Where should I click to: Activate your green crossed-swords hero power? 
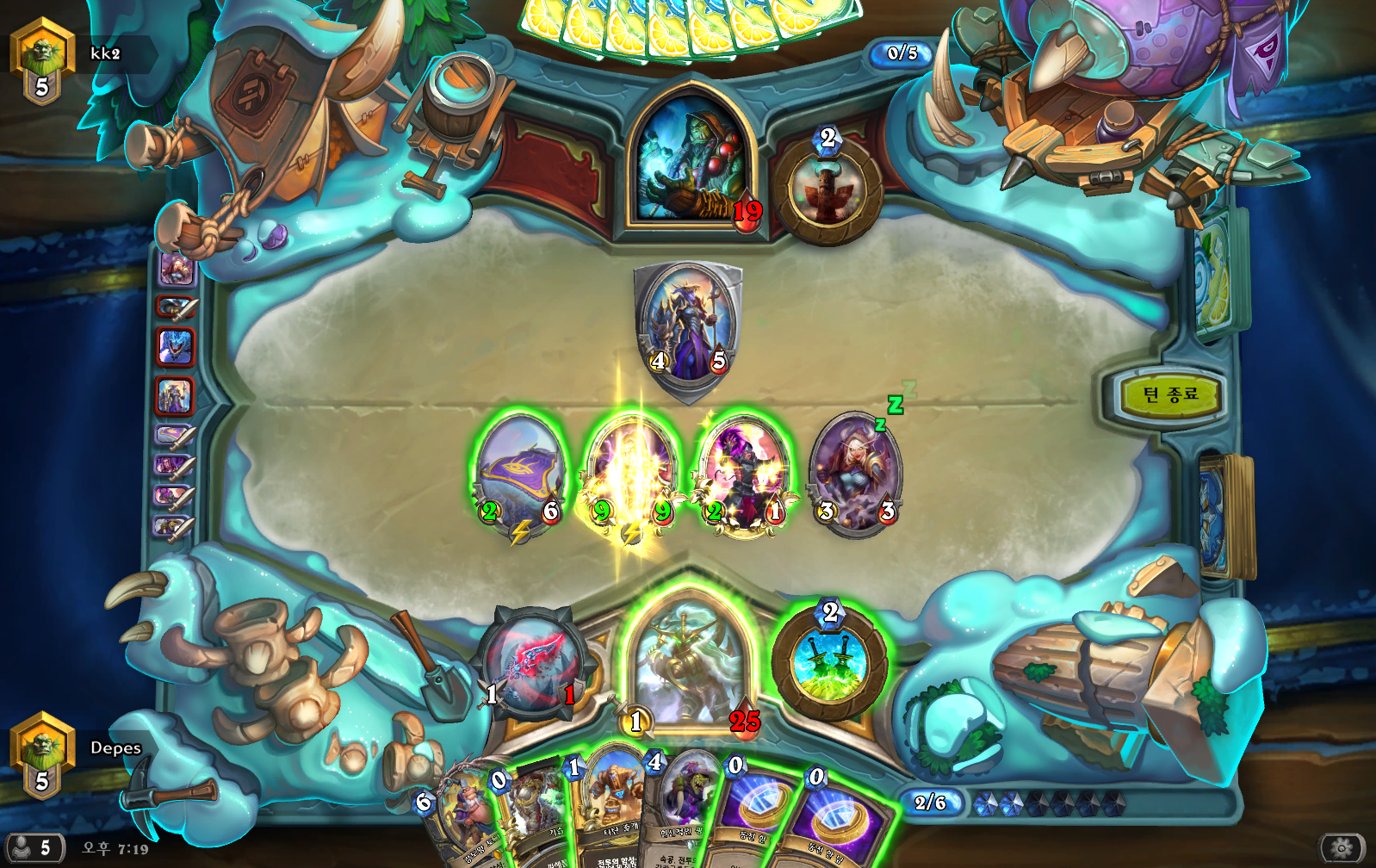(830, 662)
